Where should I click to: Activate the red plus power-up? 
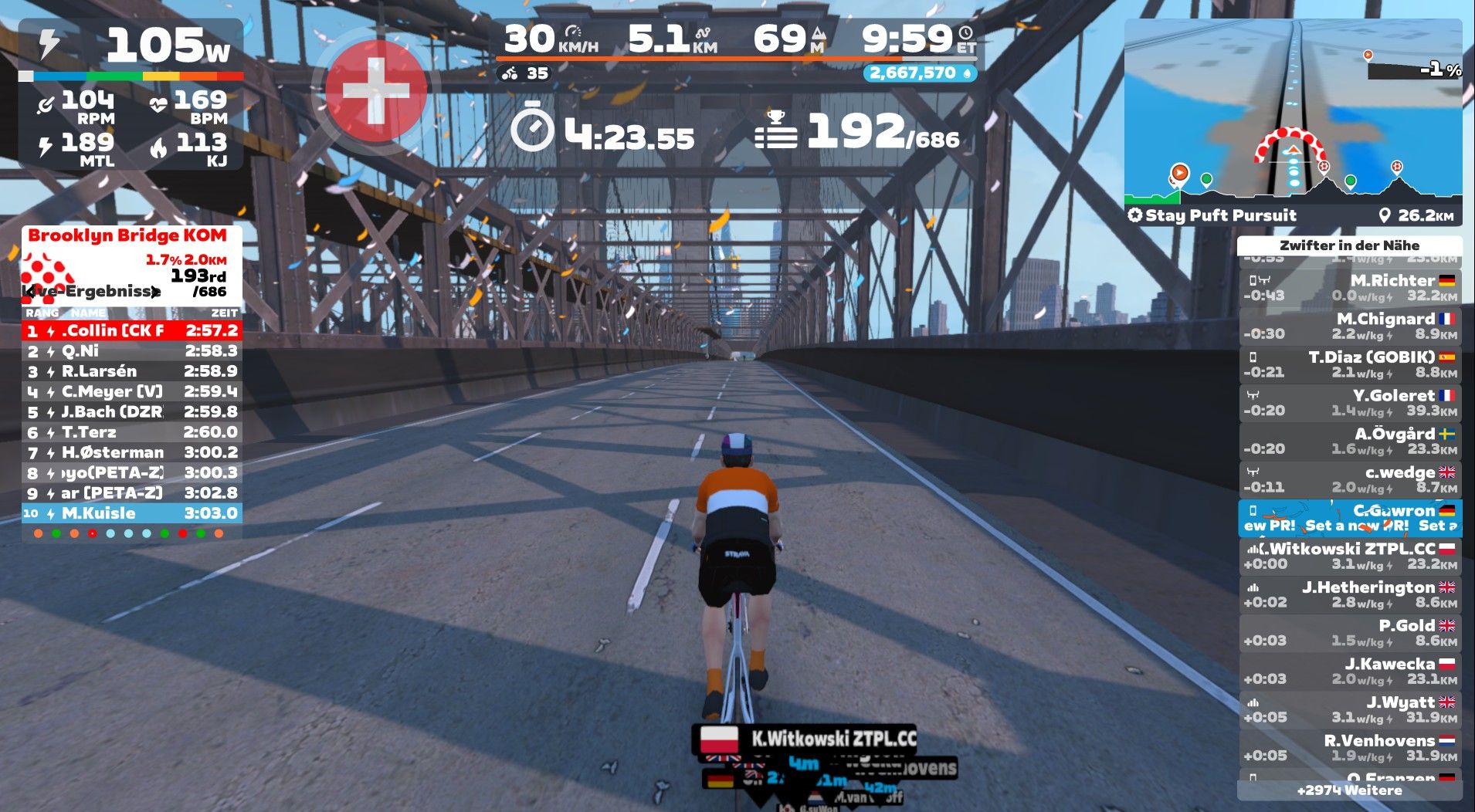click(x=376, y=91)
